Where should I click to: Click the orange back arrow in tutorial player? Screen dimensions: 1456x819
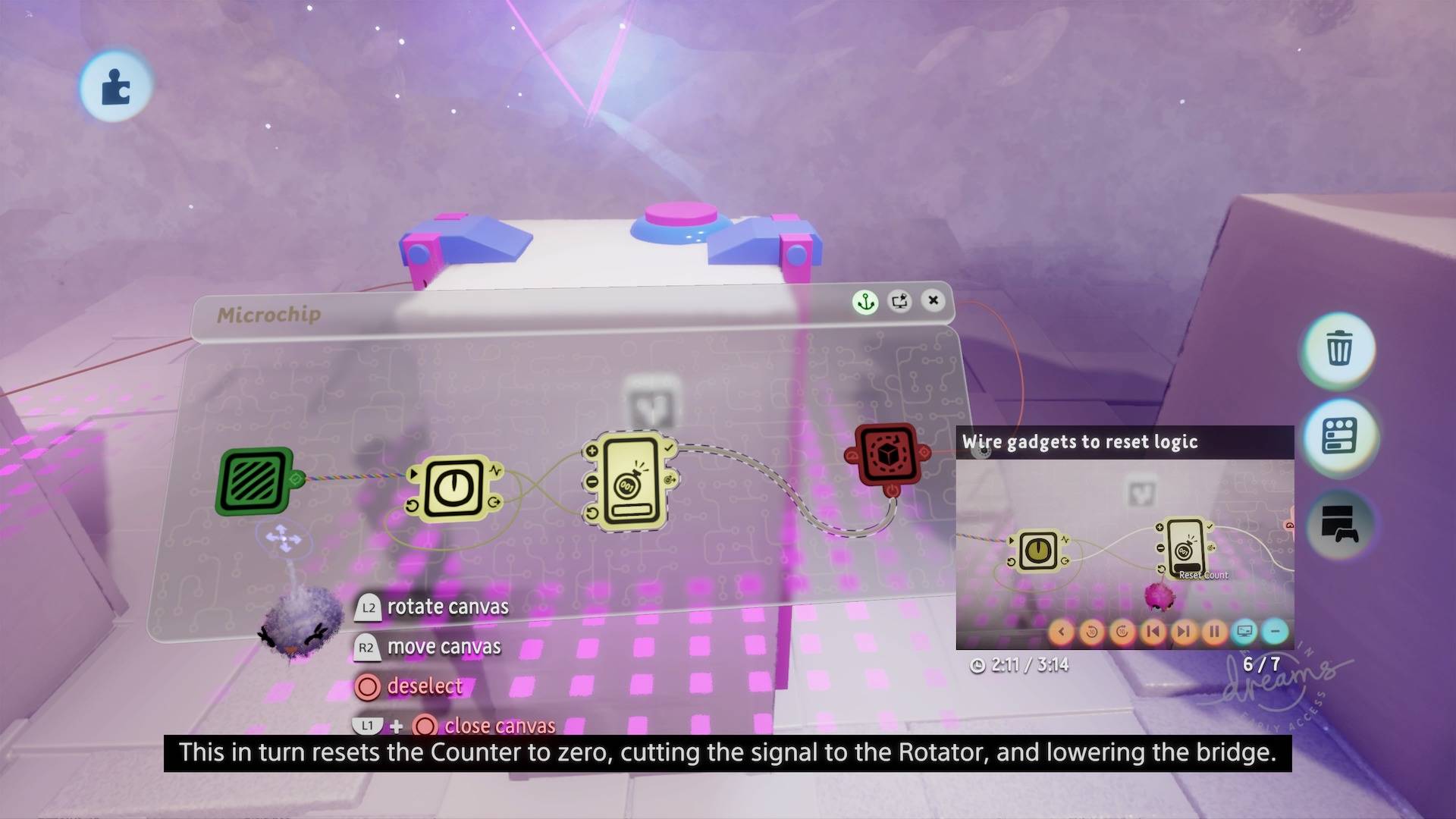(1062, 631)
